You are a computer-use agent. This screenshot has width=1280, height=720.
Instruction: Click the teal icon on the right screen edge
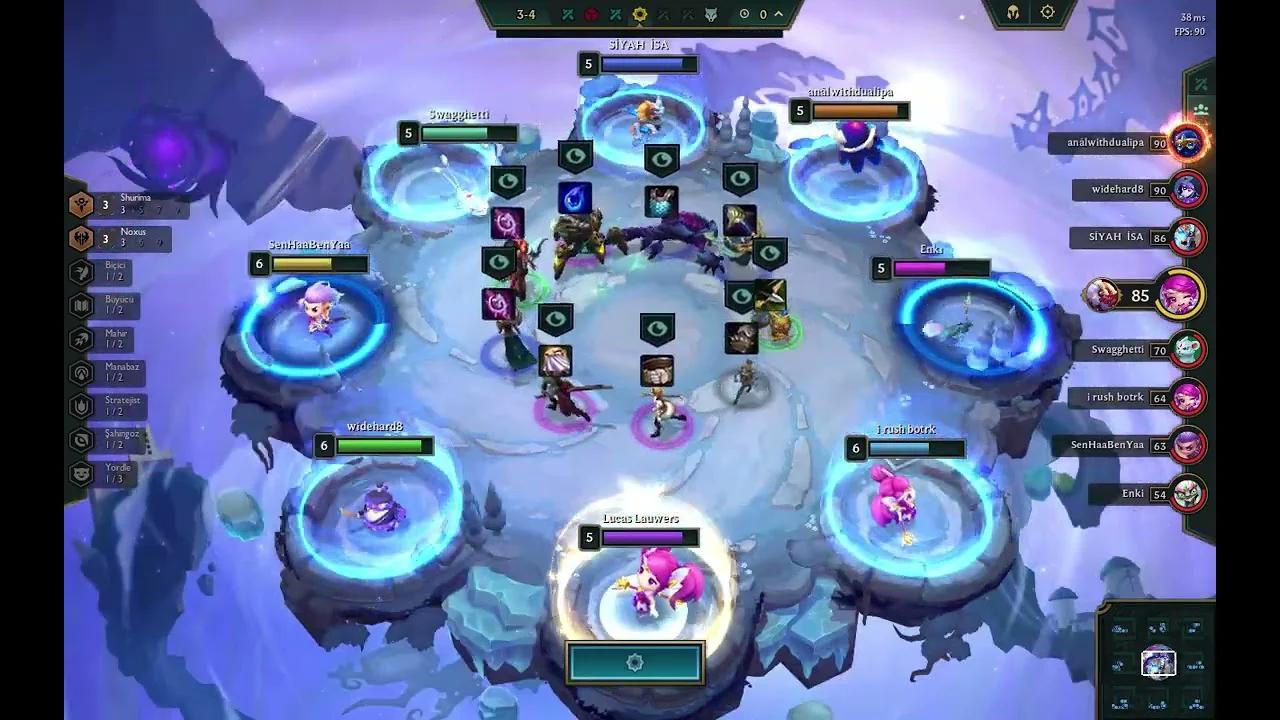[1203, 83]
